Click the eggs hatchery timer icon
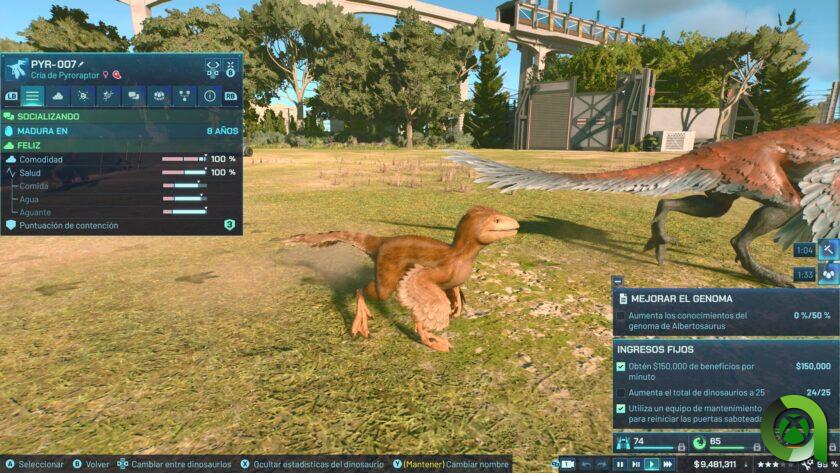The height and width of the screenshot is (473, 840). 828,274
